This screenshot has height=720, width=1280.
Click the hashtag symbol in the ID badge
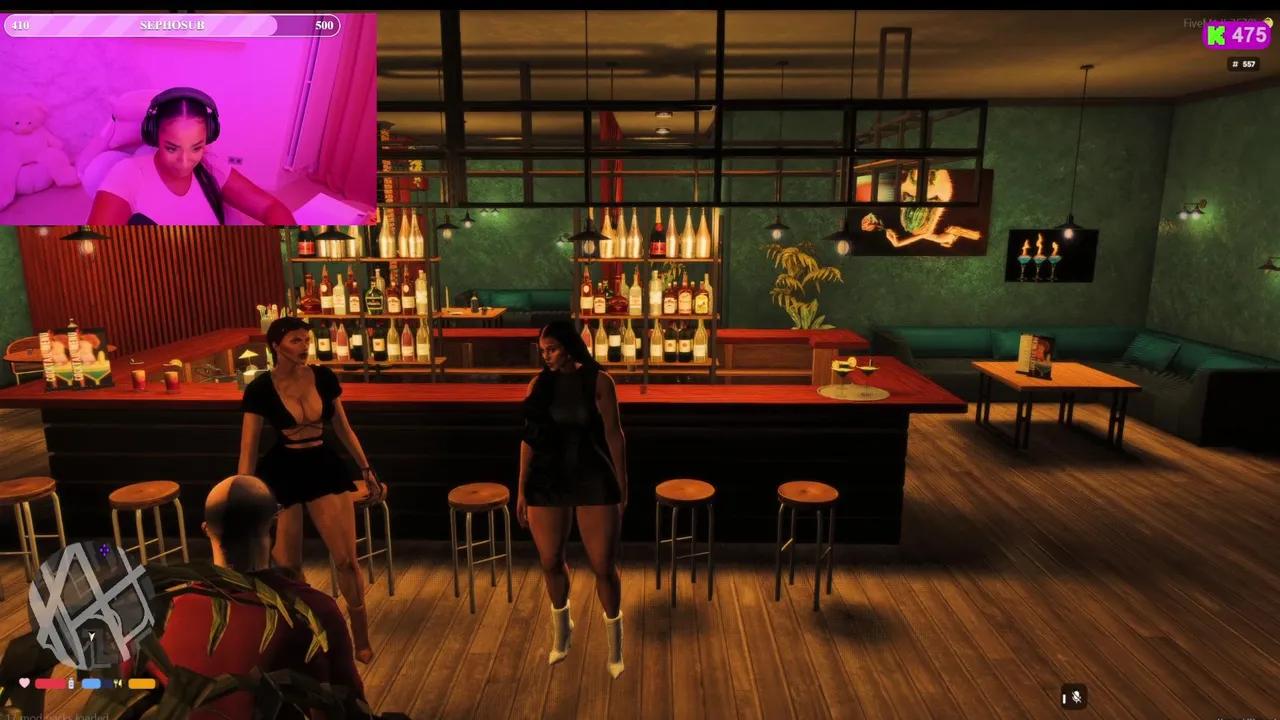point(1234,64)
